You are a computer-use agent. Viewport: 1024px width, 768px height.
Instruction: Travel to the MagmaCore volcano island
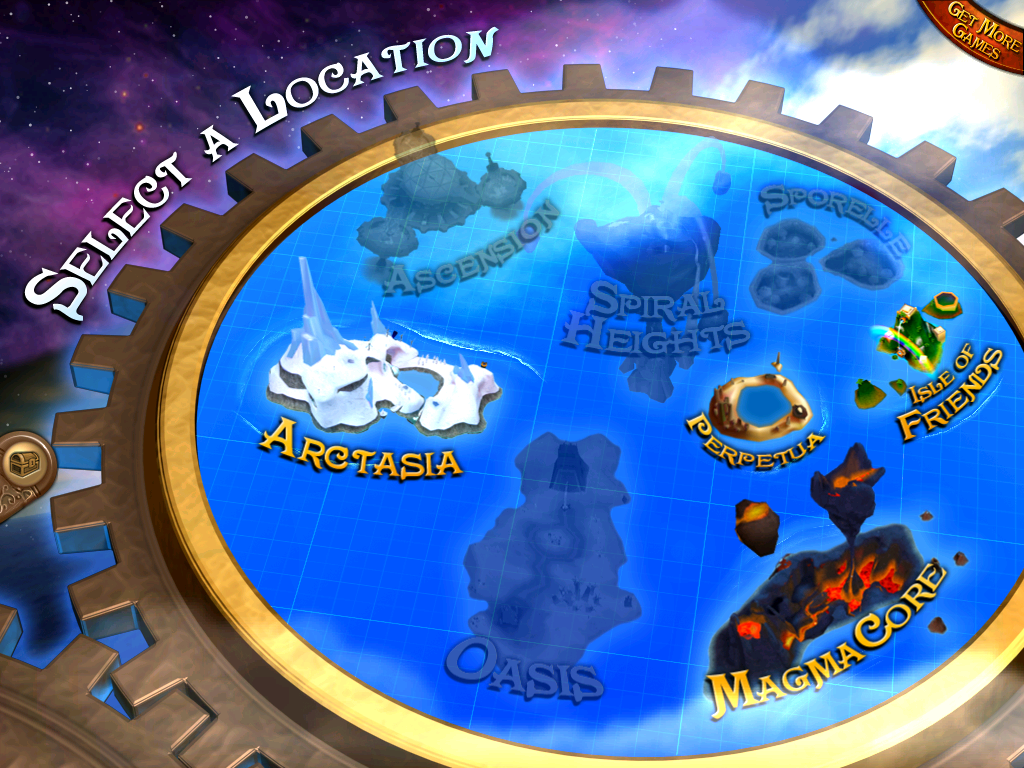click(x=832, y=590)
